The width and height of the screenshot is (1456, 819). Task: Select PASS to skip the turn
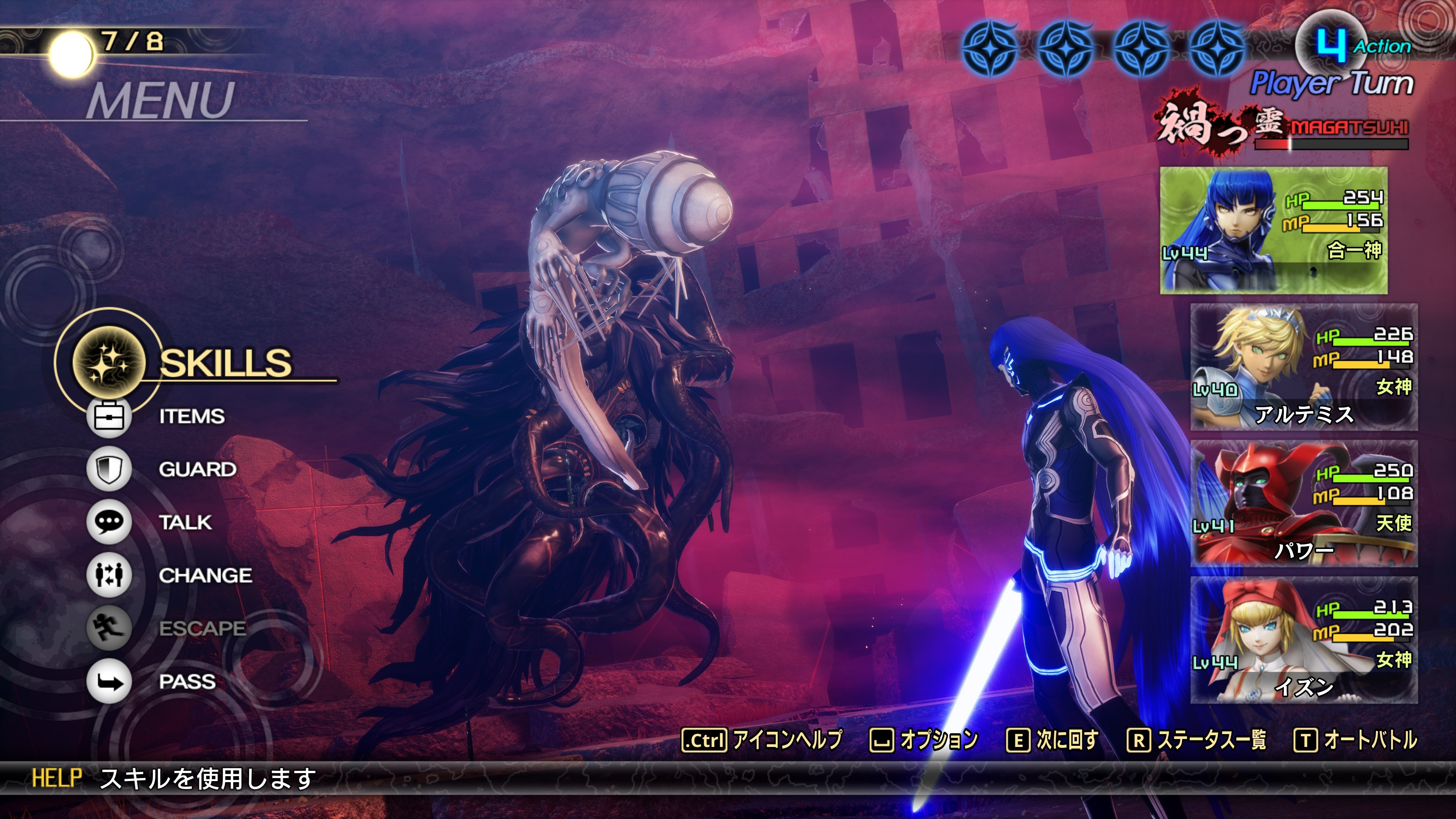point(187,682)
